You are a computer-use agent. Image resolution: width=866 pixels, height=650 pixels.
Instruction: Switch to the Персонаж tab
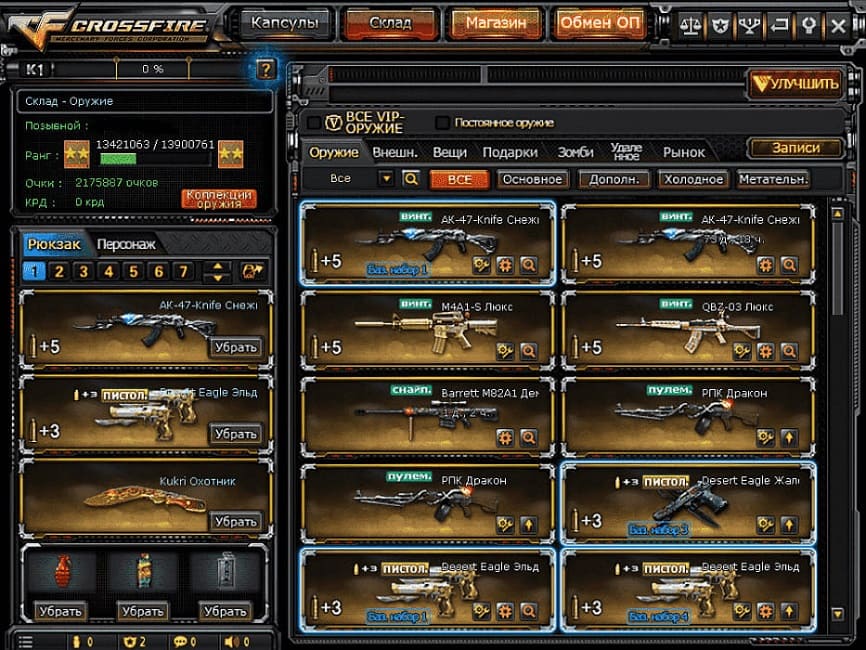click(126, 244)
